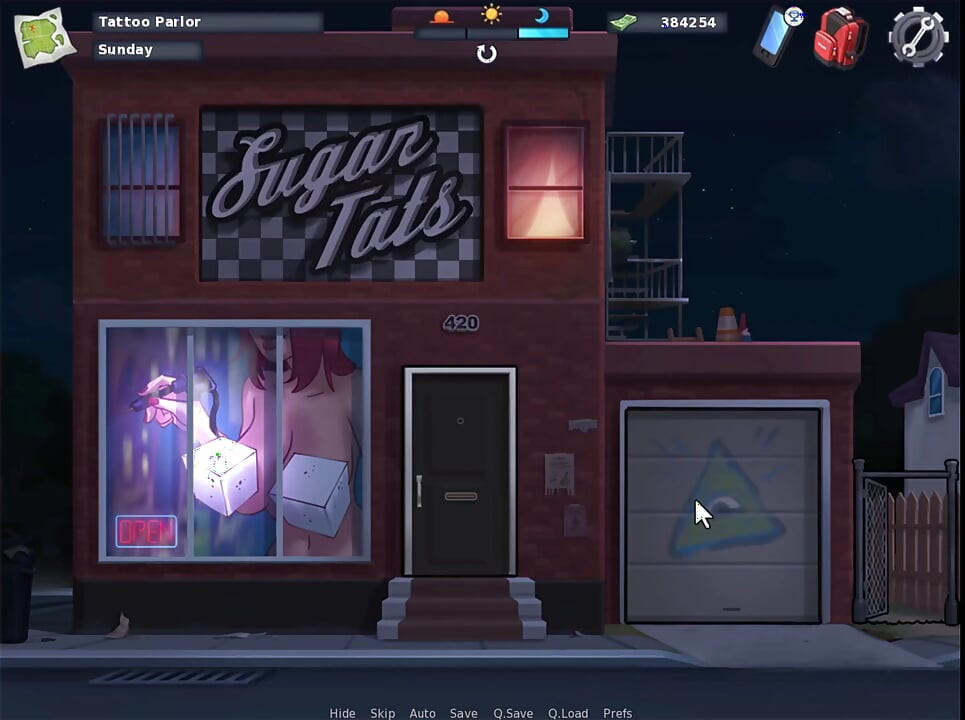Hide the interface with Hide
This screenshot has width=965, height=720.
click(343, 713)
